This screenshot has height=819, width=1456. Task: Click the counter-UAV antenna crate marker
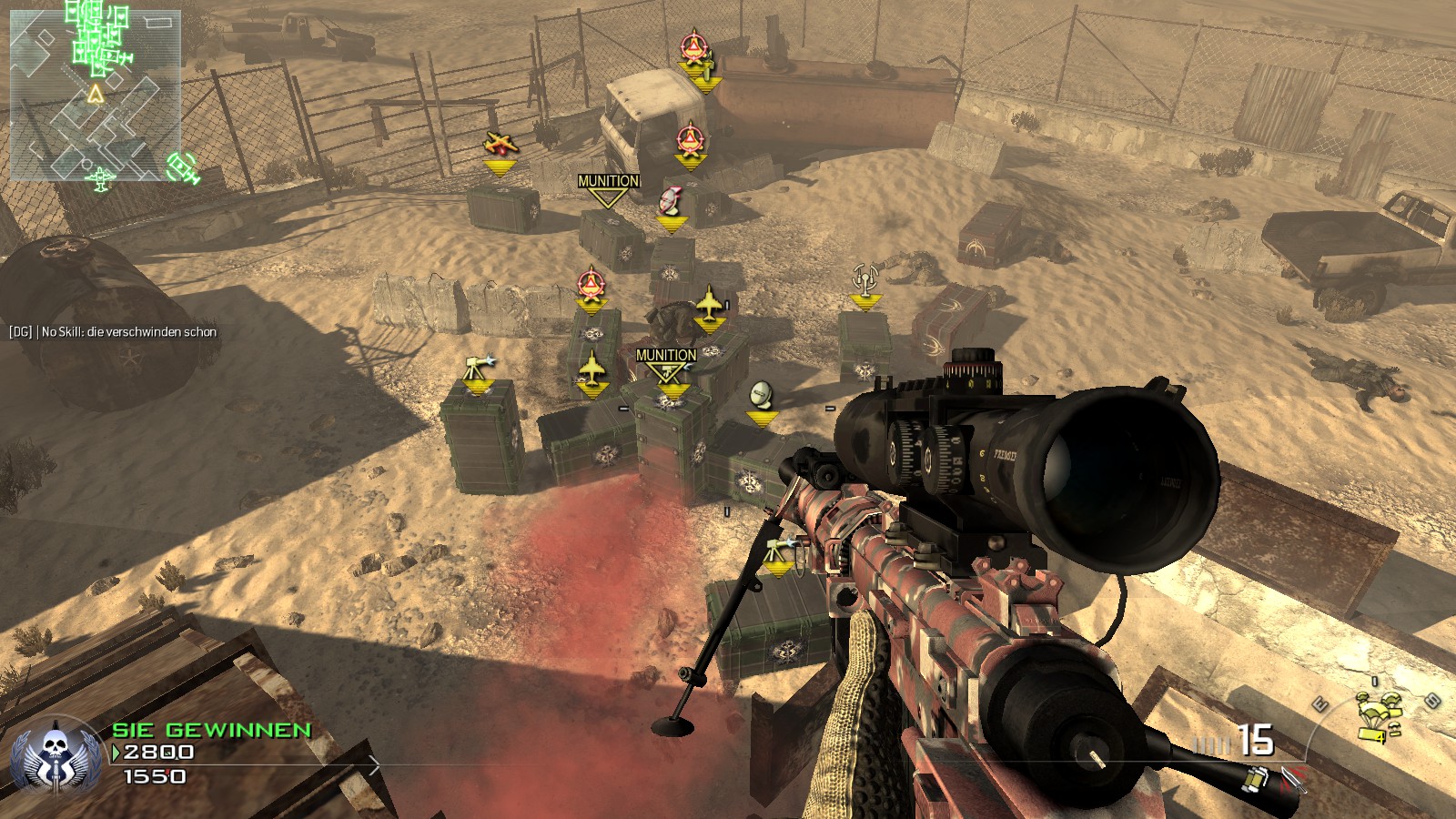[864, 278]
